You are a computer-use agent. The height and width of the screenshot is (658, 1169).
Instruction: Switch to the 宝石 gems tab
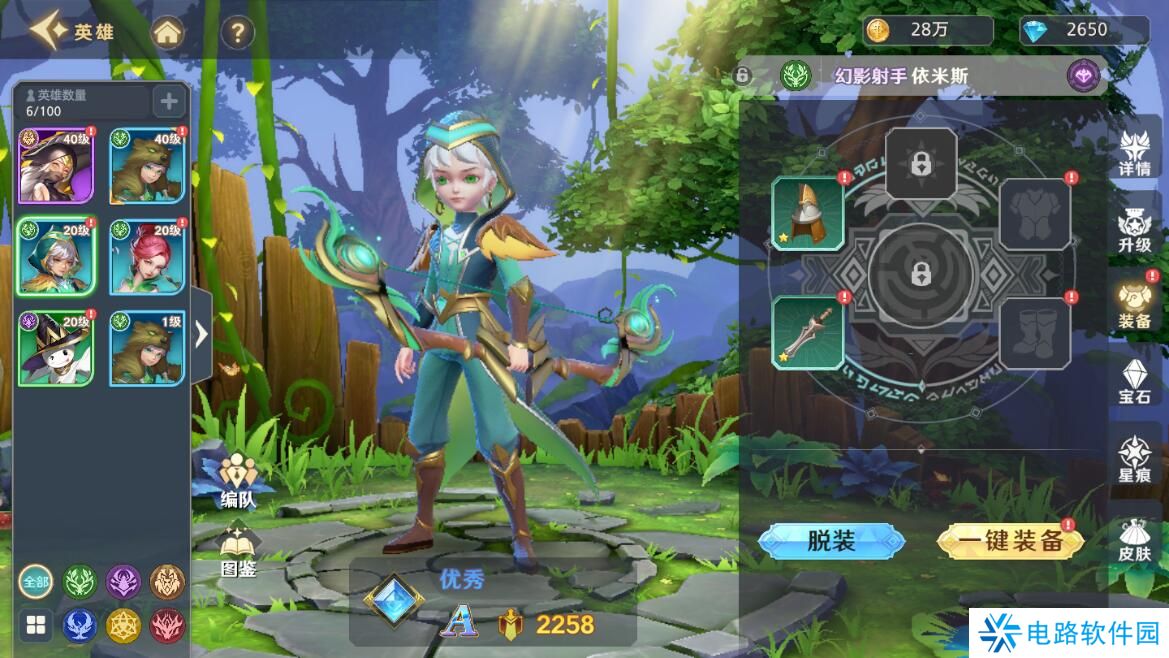[x=1135, y=382]
